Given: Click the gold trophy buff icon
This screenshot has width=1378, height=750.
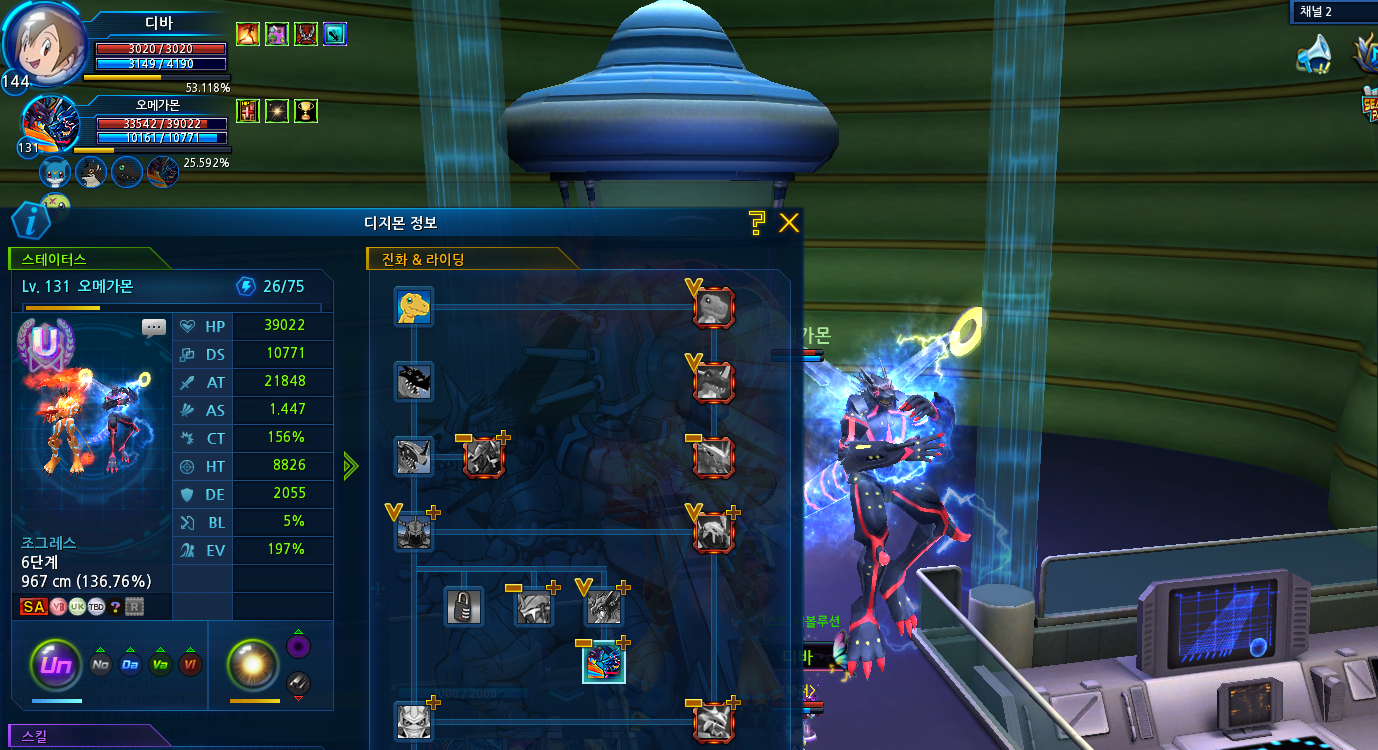Looking at the screenshot, I should pyautogui.click(x=306, y=110).
